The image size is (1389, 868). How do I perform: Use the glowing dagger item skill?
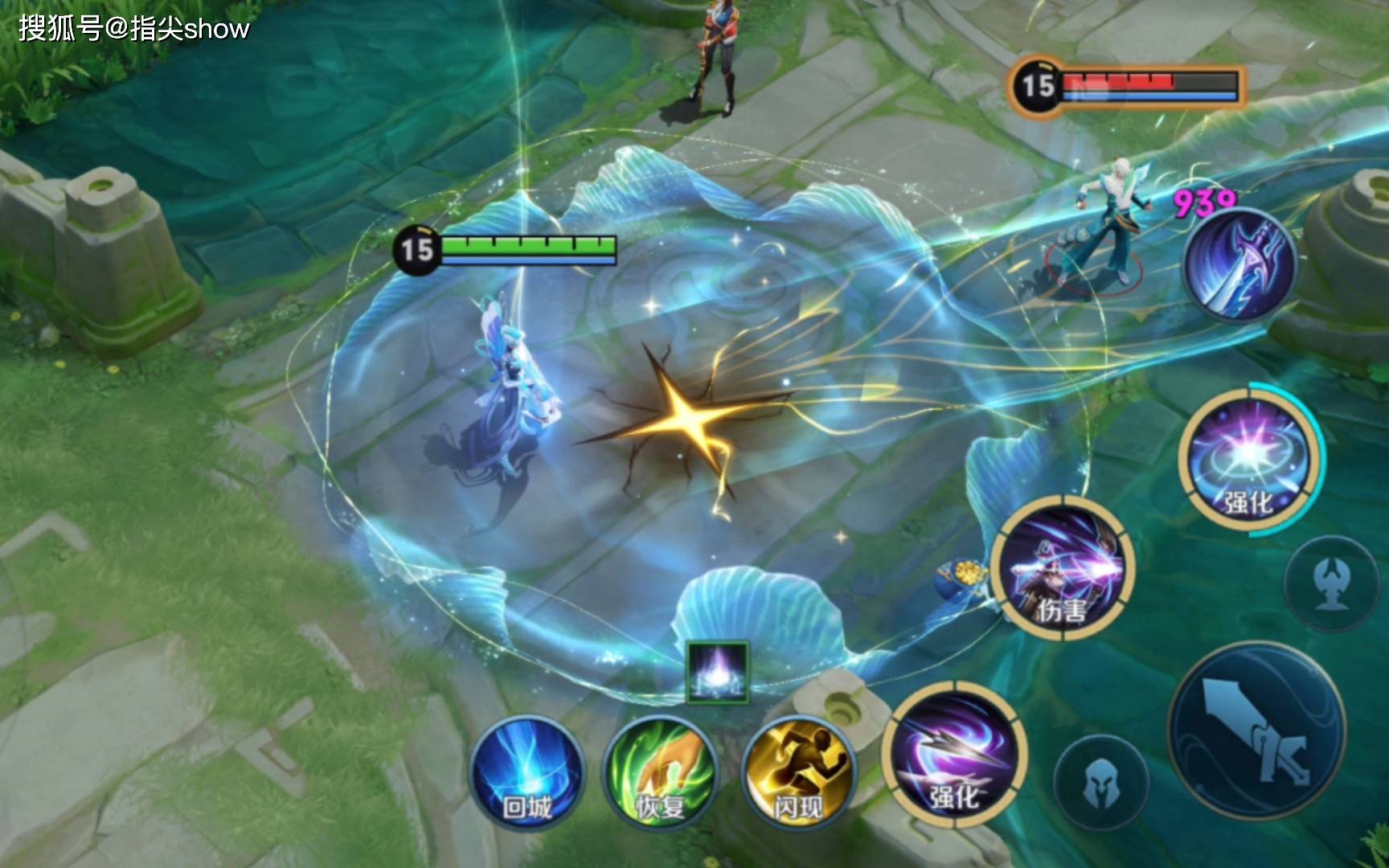(1241, 263)
